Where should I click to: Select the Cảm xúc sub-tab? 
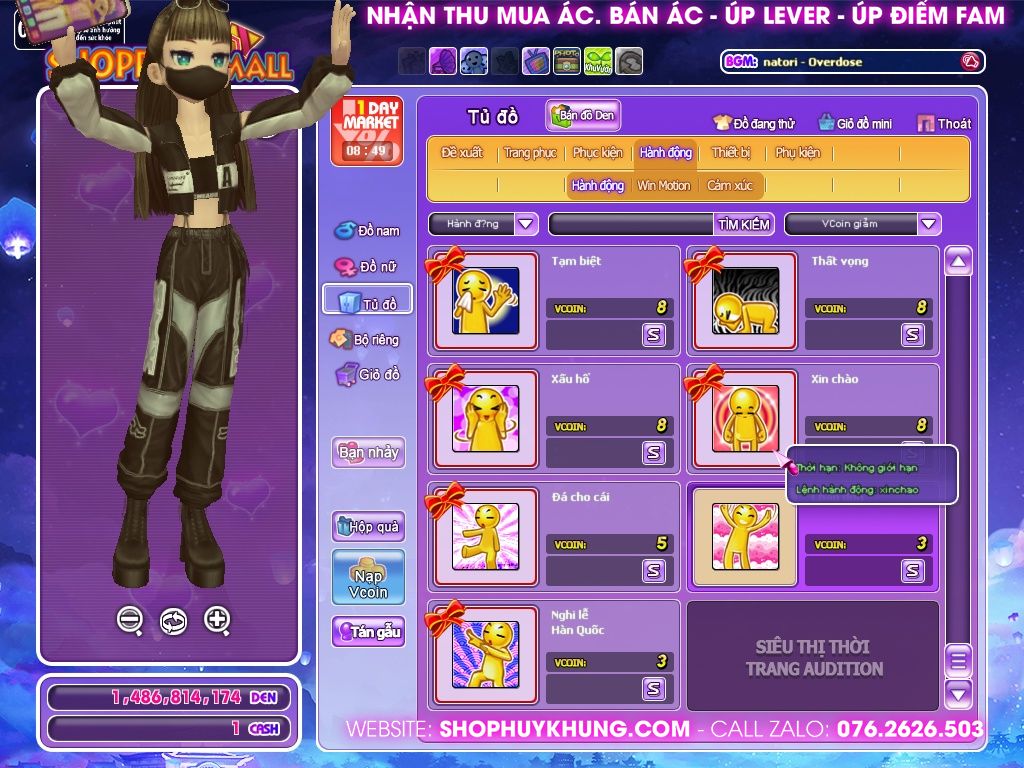coord(729,185)
